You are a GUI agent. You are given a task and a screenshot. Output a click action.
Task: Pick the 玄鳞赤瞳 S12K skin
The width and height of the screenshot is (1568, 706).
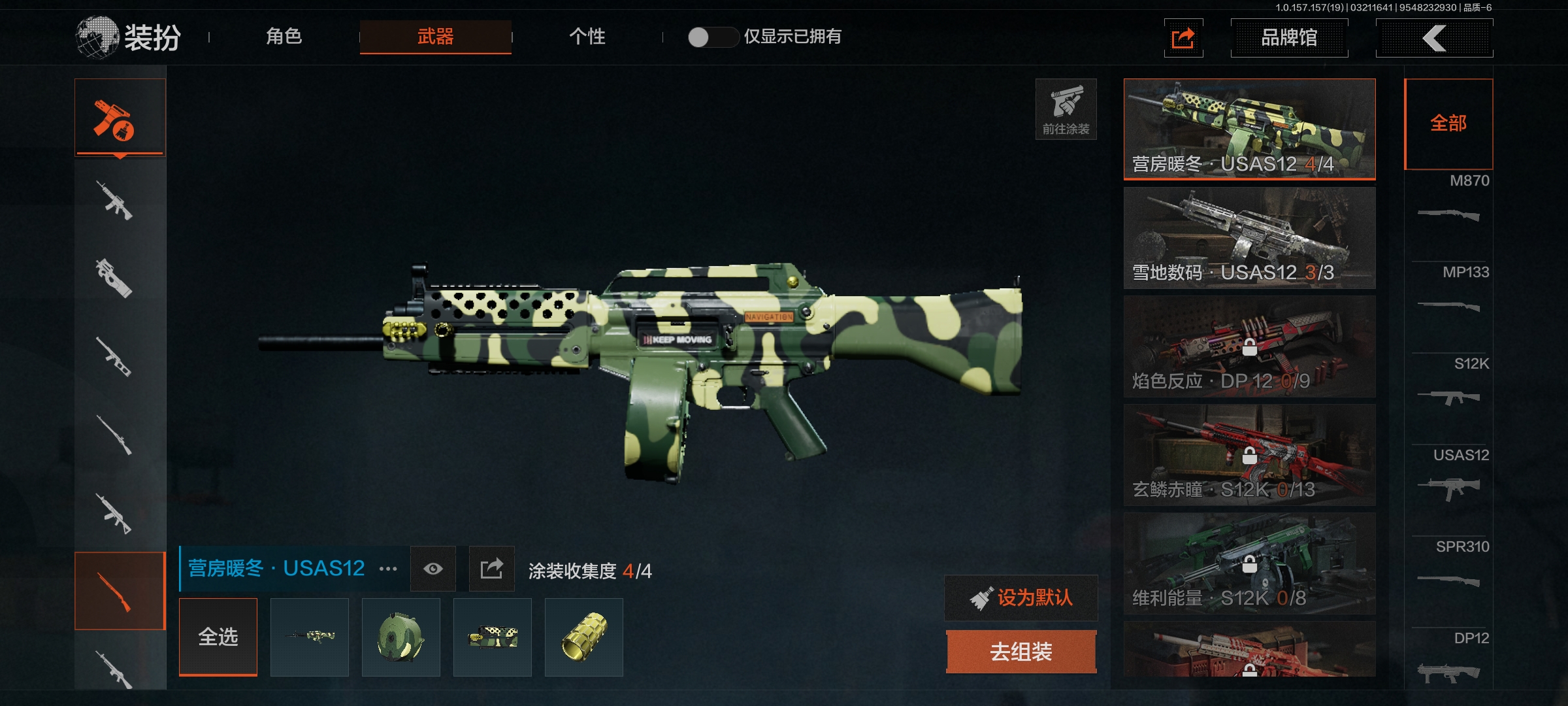coord(1249,454)
